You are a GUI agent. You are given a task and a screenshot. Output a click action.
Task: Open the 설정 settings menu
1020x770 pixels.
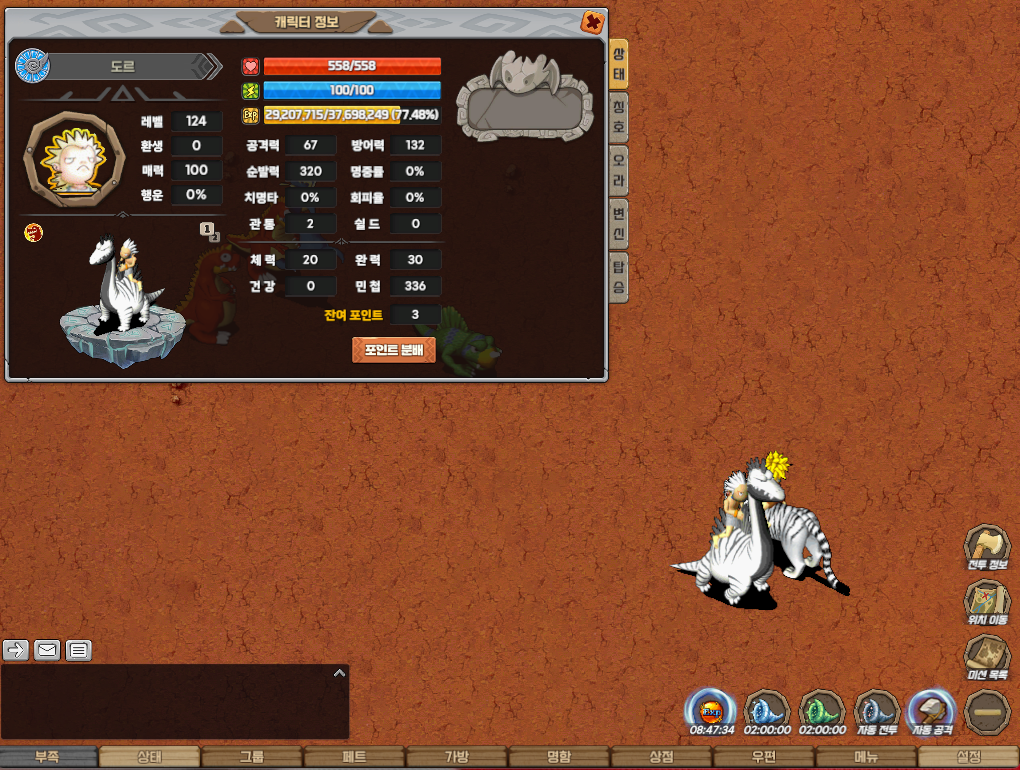pos(968,758)
